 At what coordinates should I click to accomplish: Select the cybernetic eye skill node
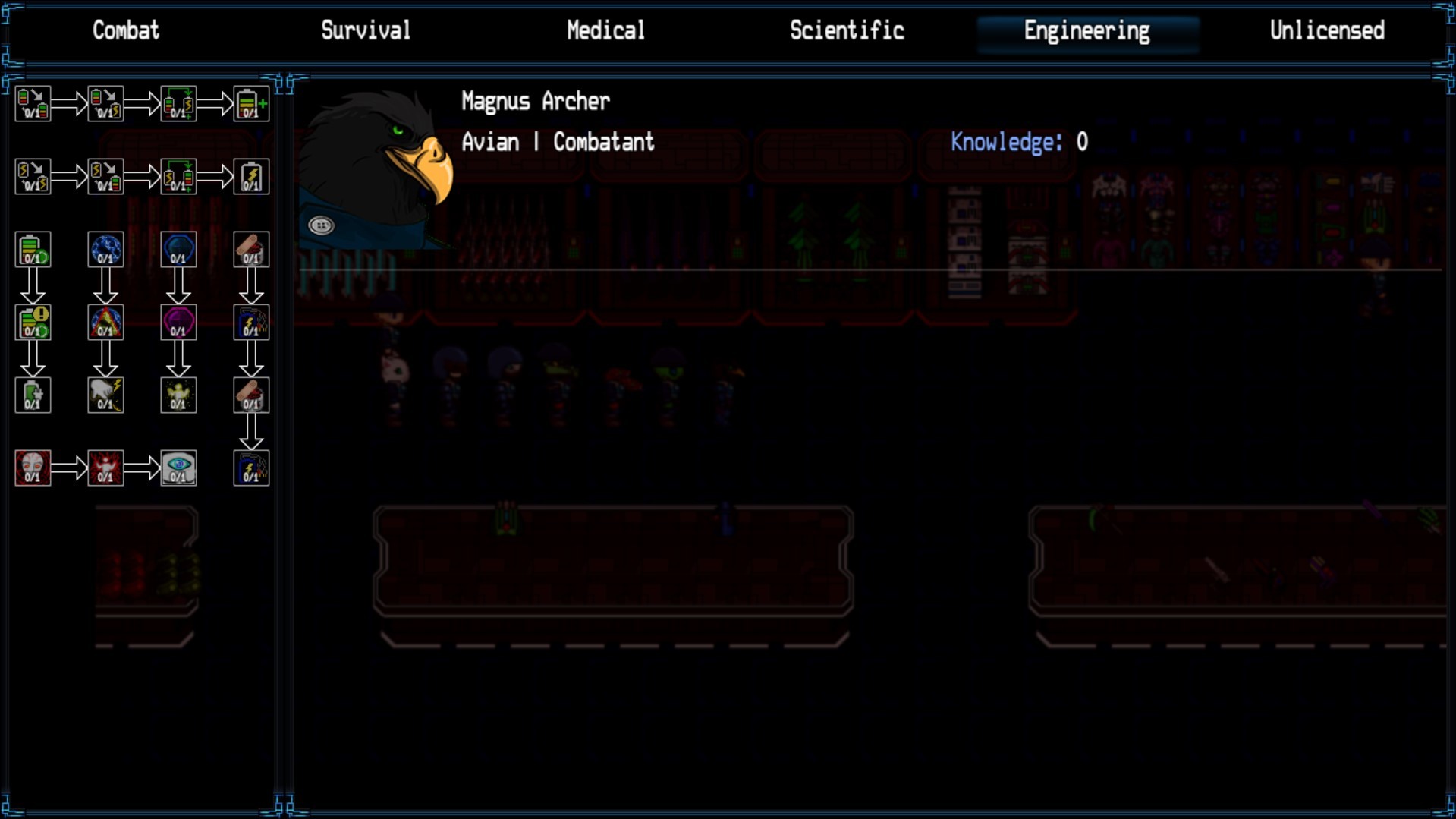(178, 468)
